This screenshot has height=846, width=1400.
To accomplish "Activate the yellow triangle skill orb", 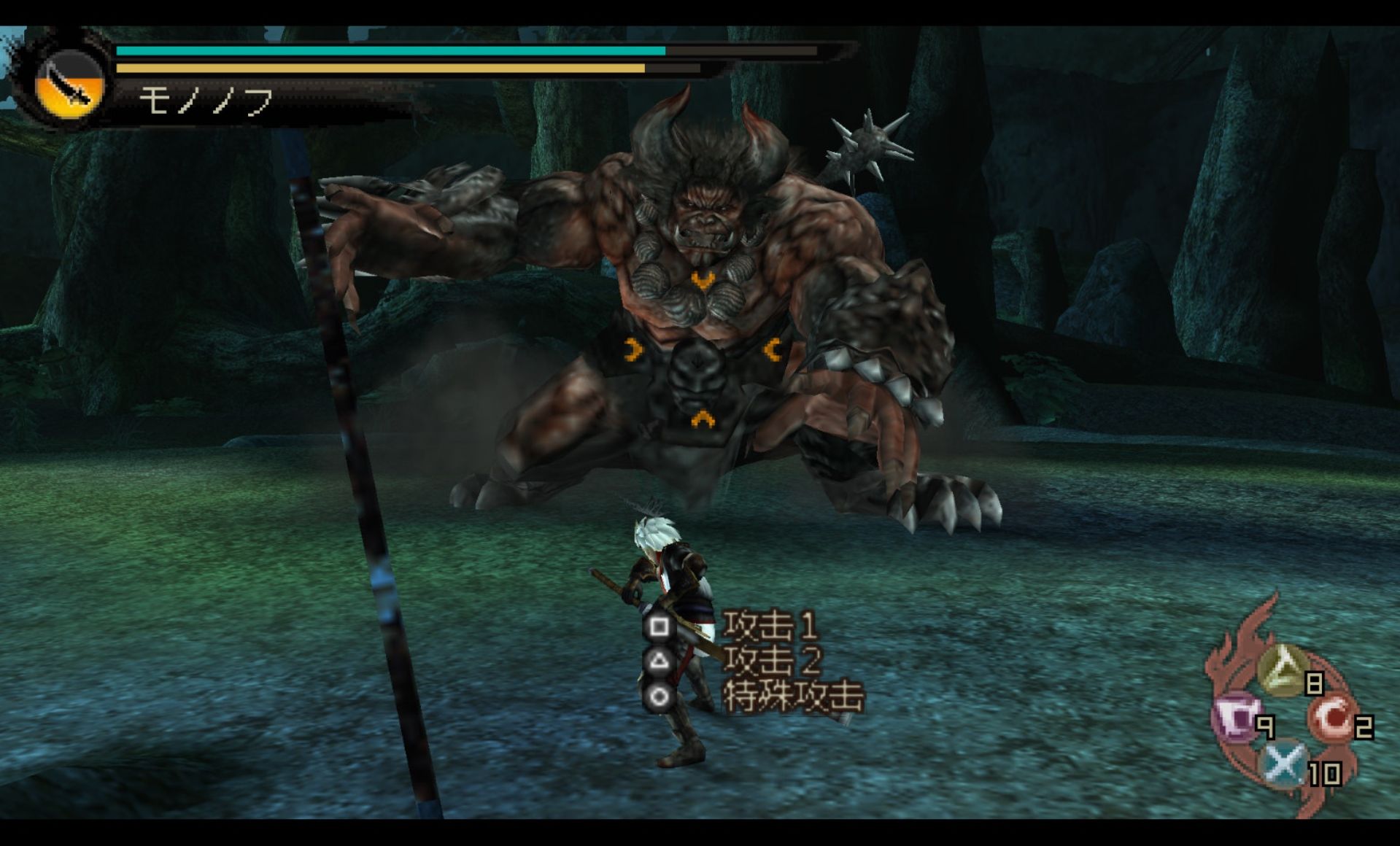I will (1284, 669).
